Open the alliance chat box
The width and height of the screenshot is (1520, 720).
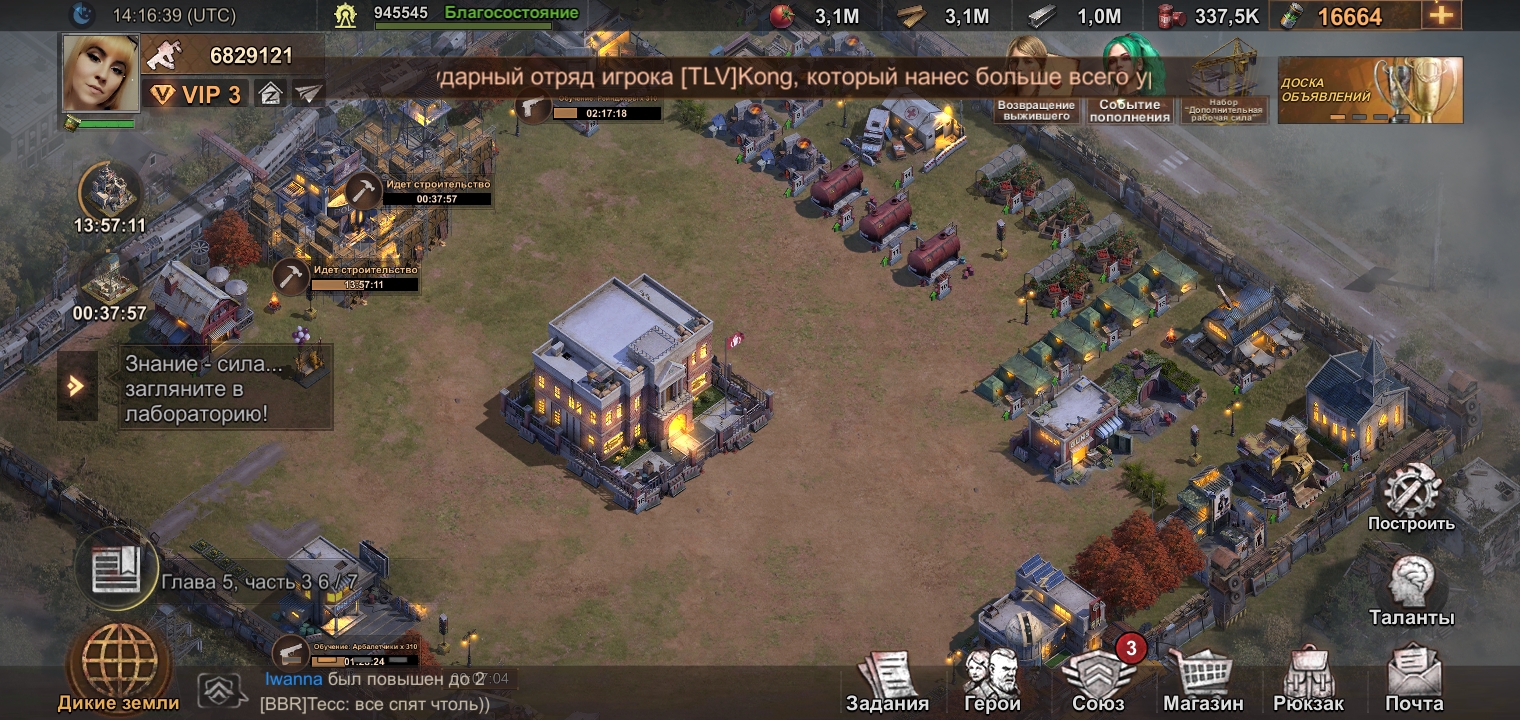(x=380, y=691)
